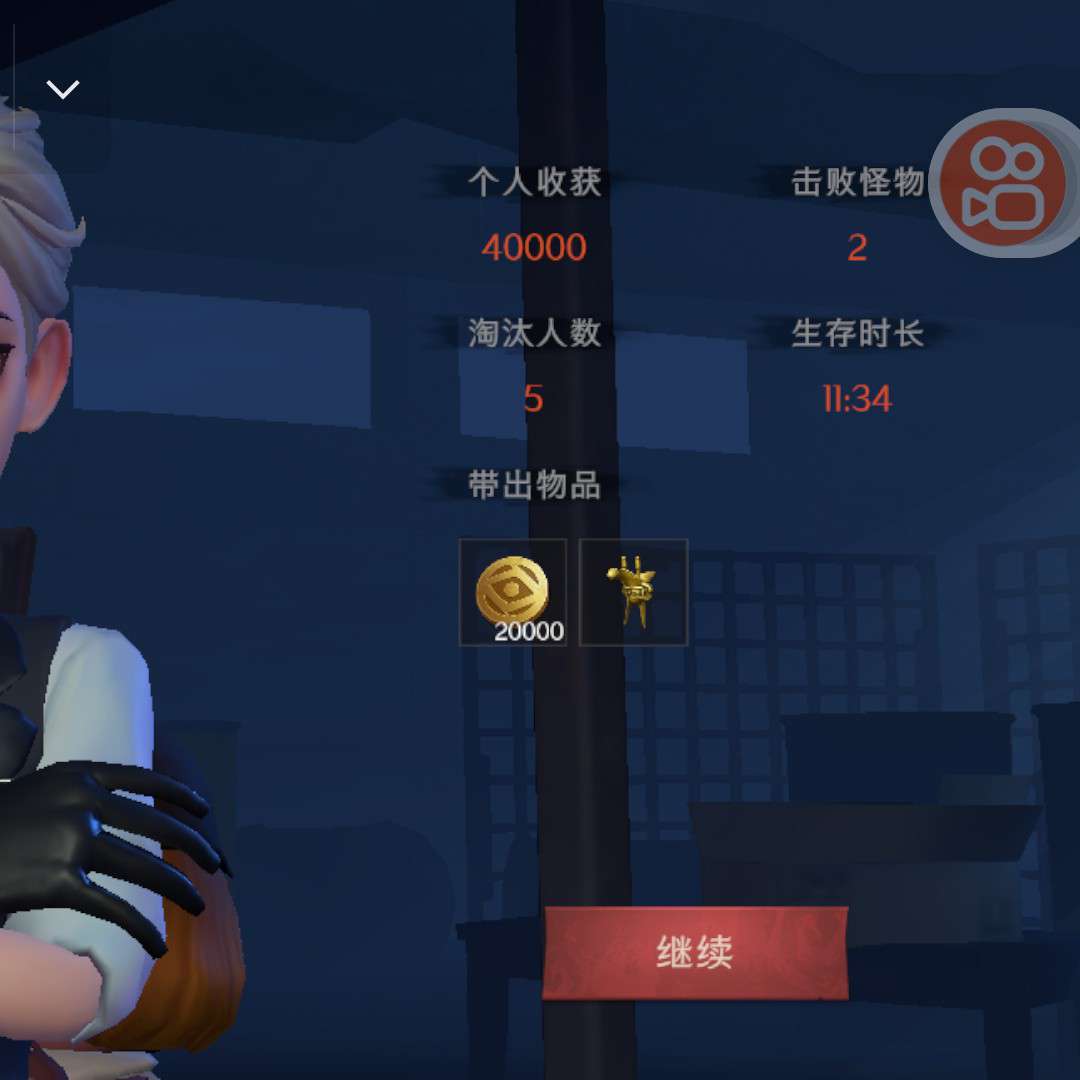Screen dimensions: 1080x1080
Task: Select the golden figurine item slot
Action: coord(633,593)
